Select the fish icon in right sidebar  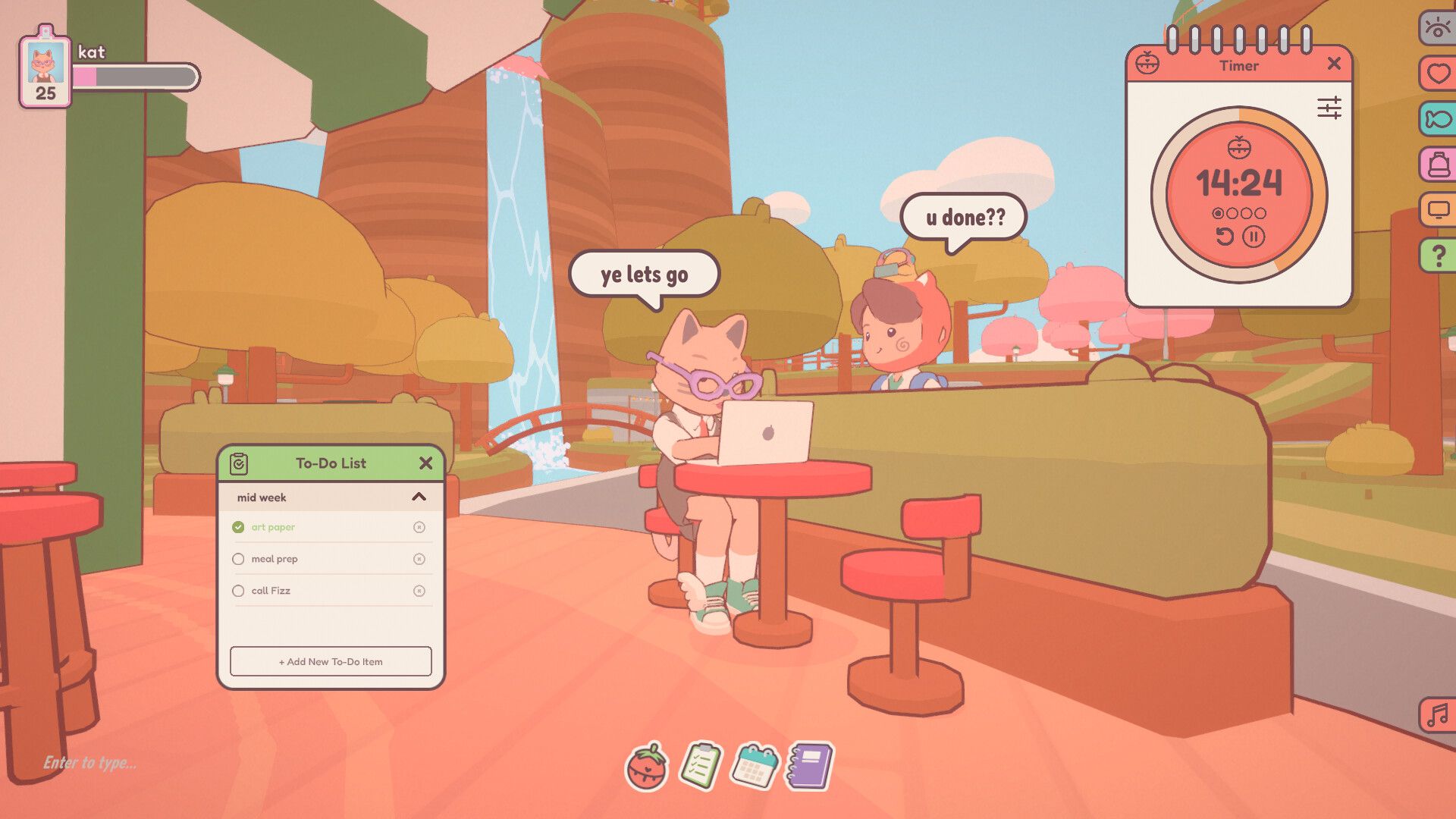[x=1439, y=120]
